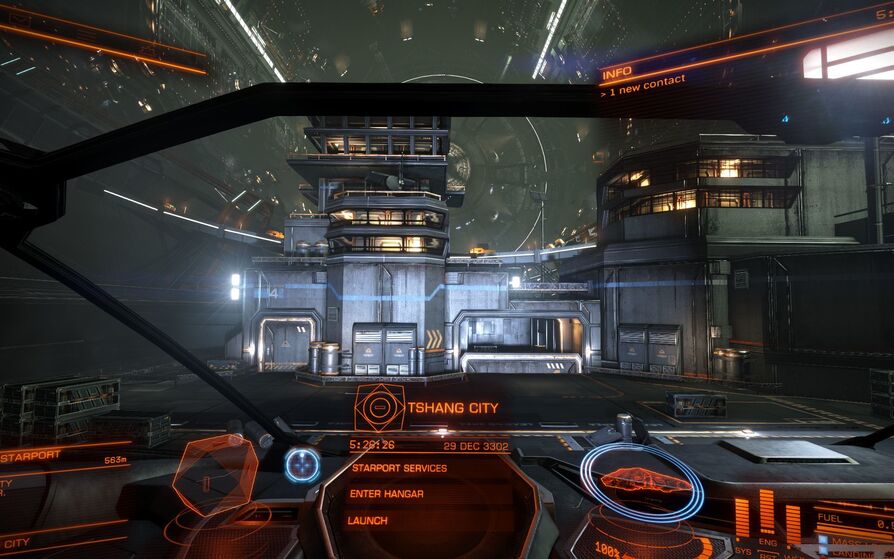The height and width of the screenshot is (559, 894).
Task: Open Starport Services
Action: point(398,468)
